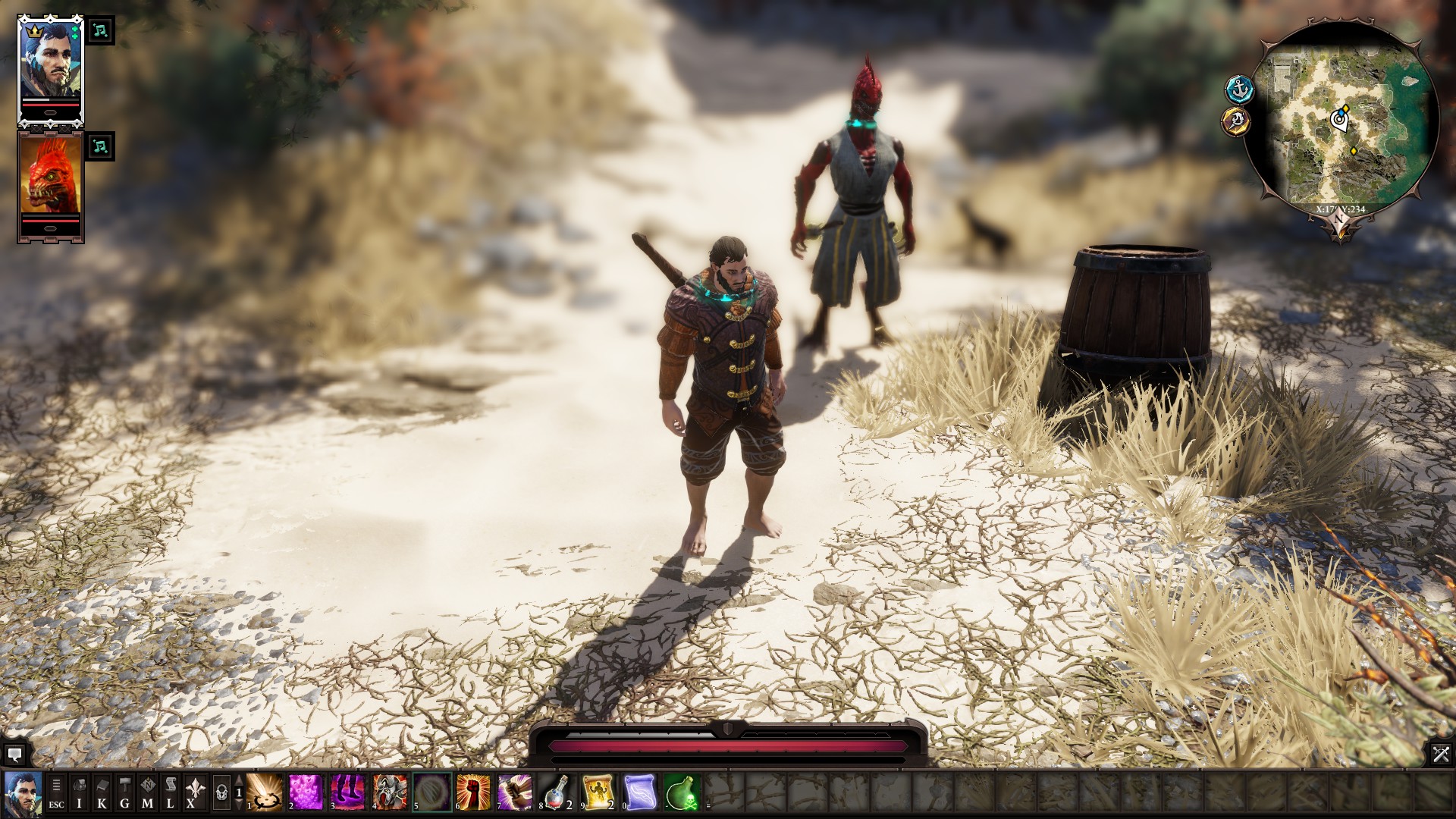Image resolution: width=1456 pixels, height=819 pixels.
Task: Activate the crosshair skill in slot 1
Action: [265, 792]
